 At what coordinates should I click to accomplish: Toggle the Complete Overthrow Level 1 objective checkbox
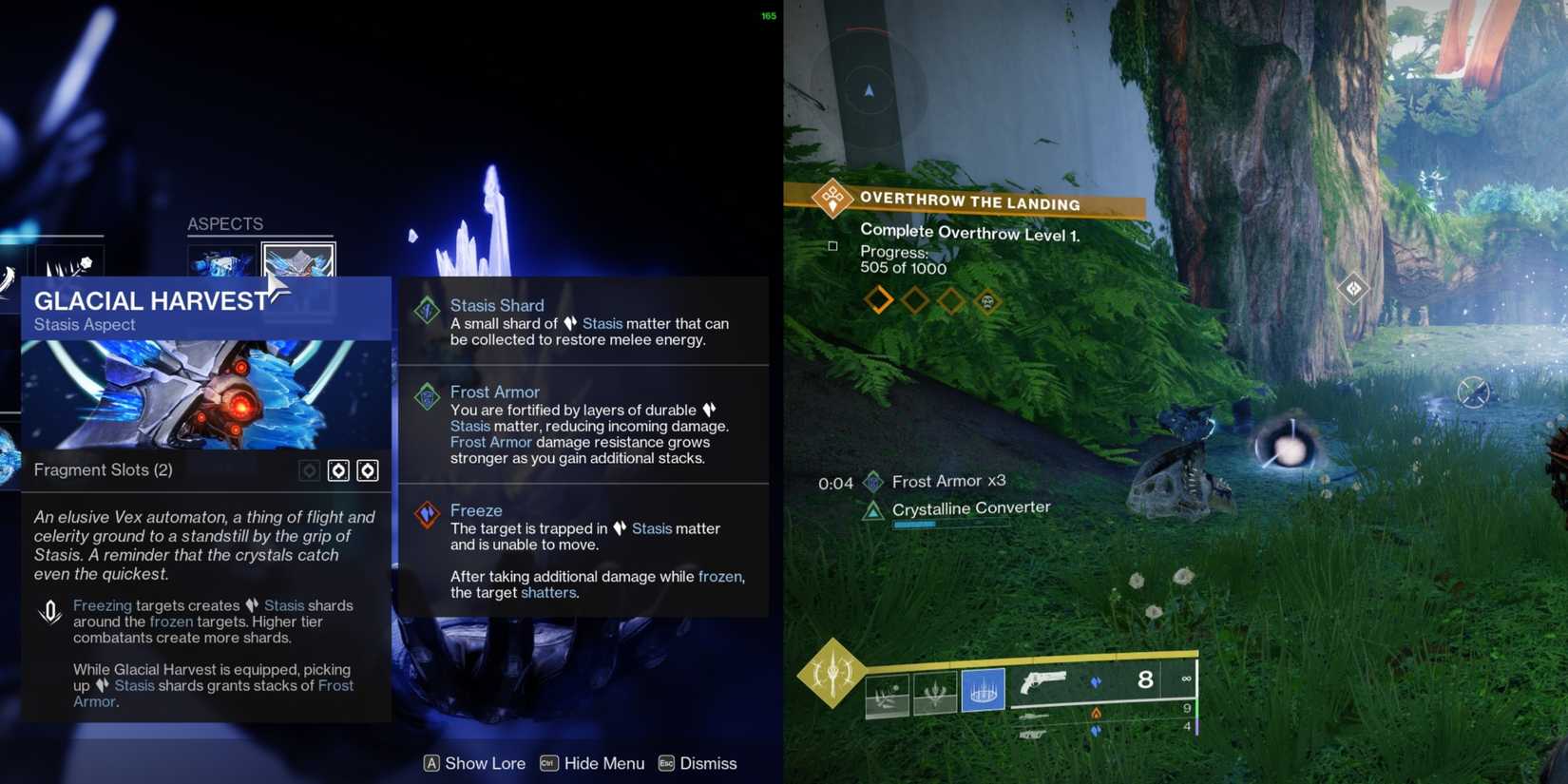[832, 246]
